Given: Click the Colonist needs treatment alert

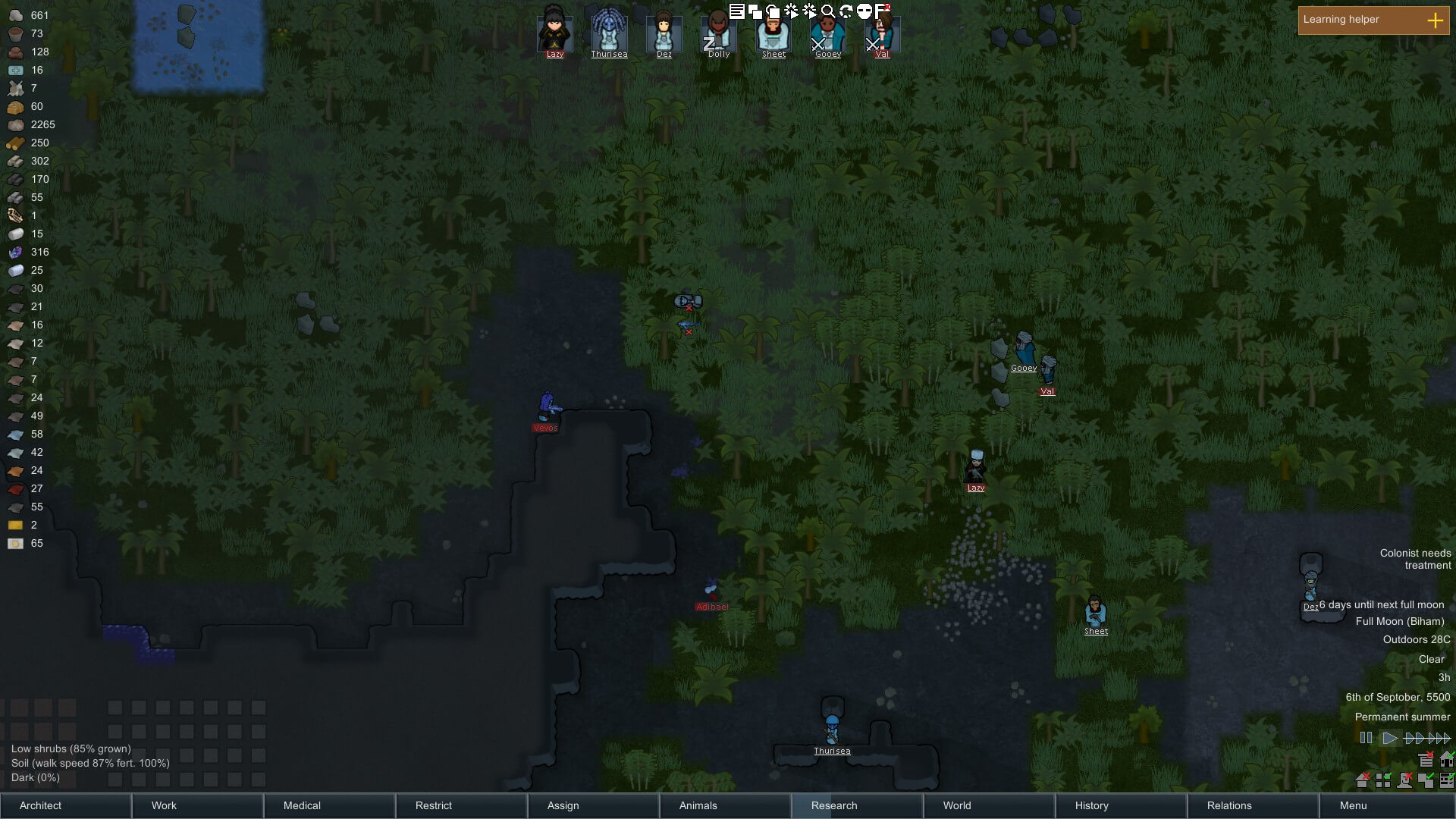Looking at the screenshot, I should click(x=1414, y=559).
